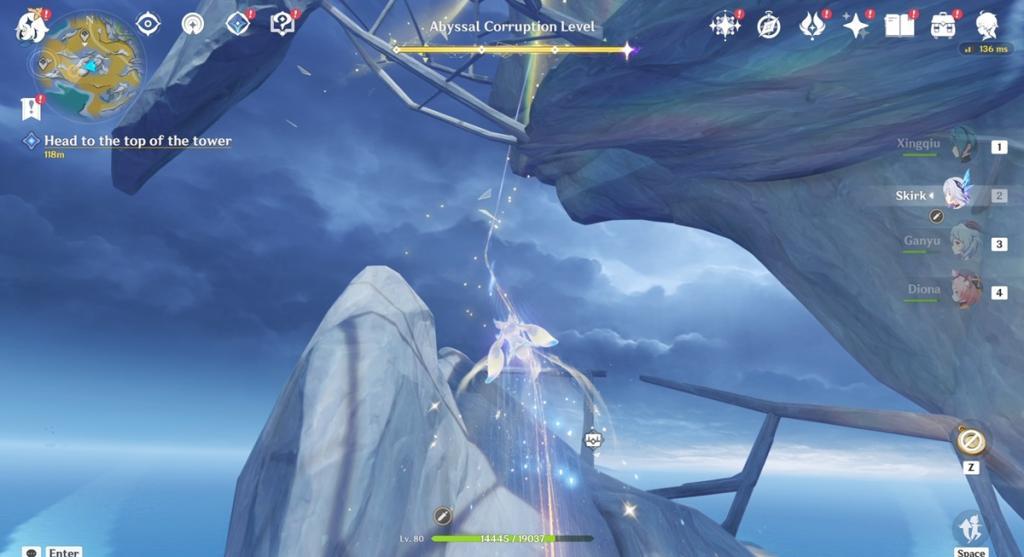Switch to party member Diona
This screenshot has width=1024, height=557.
[x=965, y=291]
